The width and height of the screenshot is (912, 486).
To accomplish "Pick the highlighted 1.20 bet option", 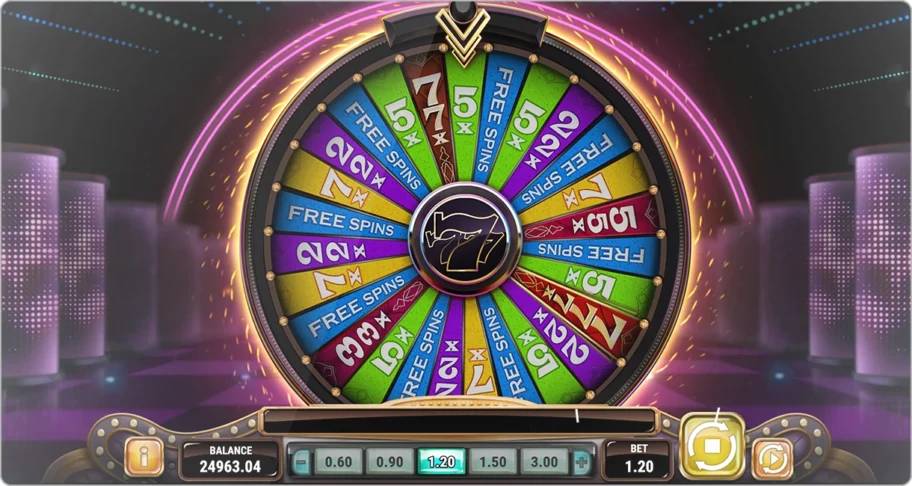I will 441,461.
